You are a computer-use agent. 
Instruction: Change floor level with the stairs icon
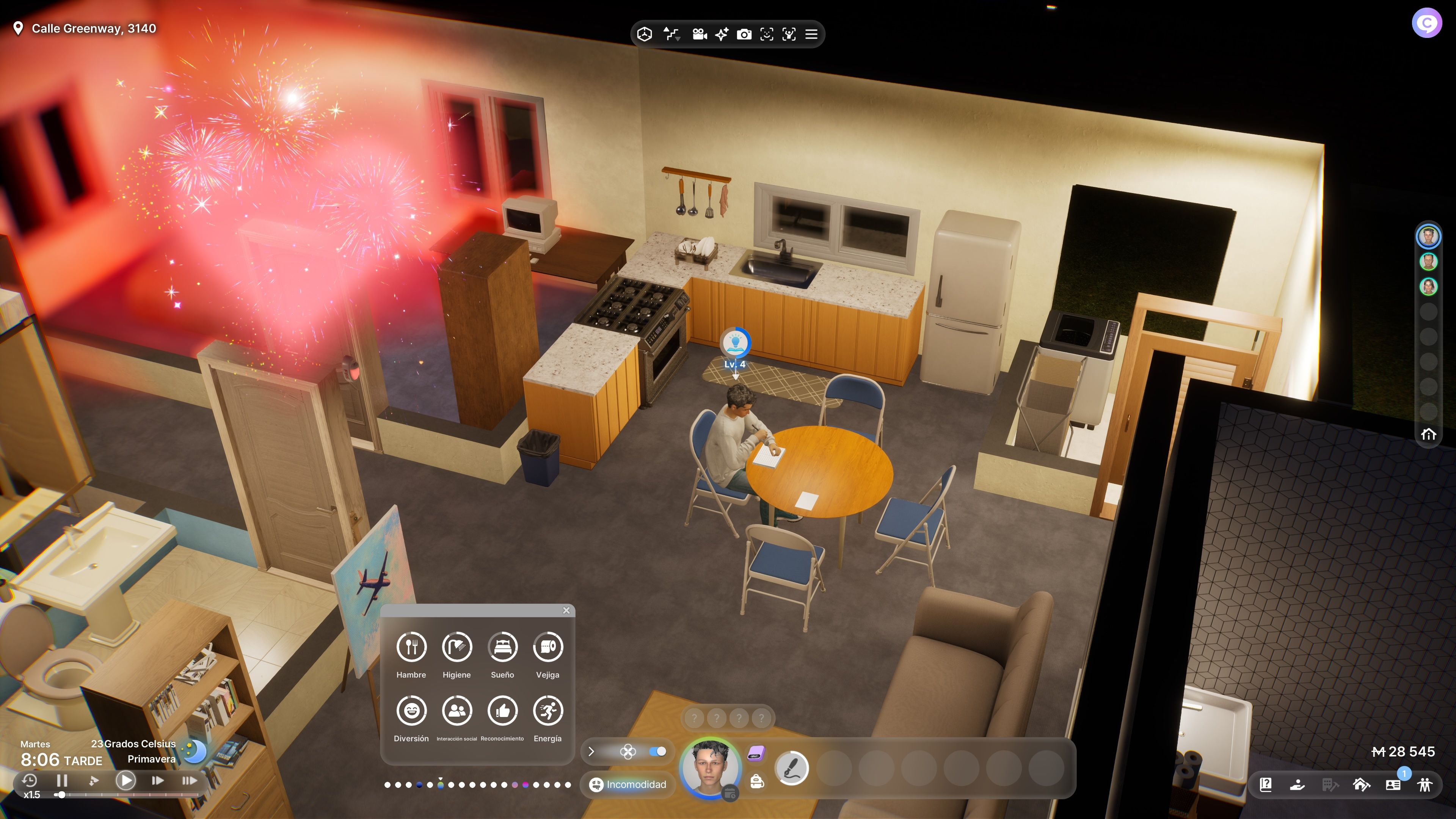pos(671,35)
